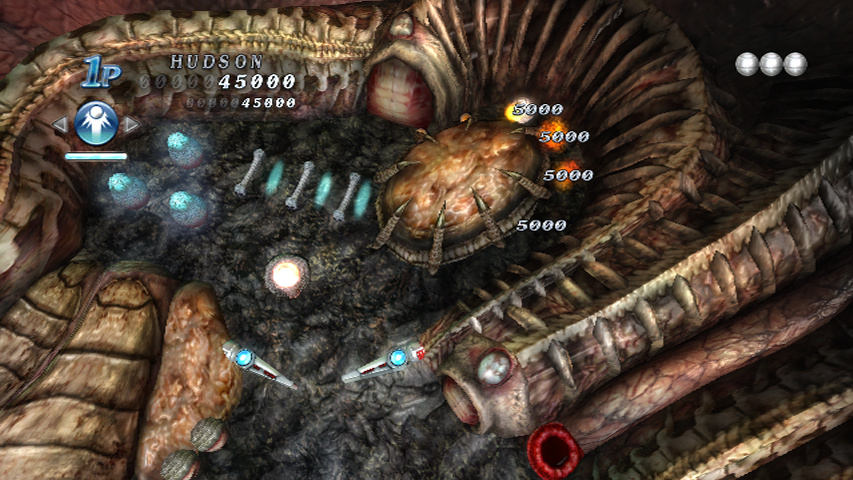
Task: Select the blue special action icon
Action: (96, 123)
